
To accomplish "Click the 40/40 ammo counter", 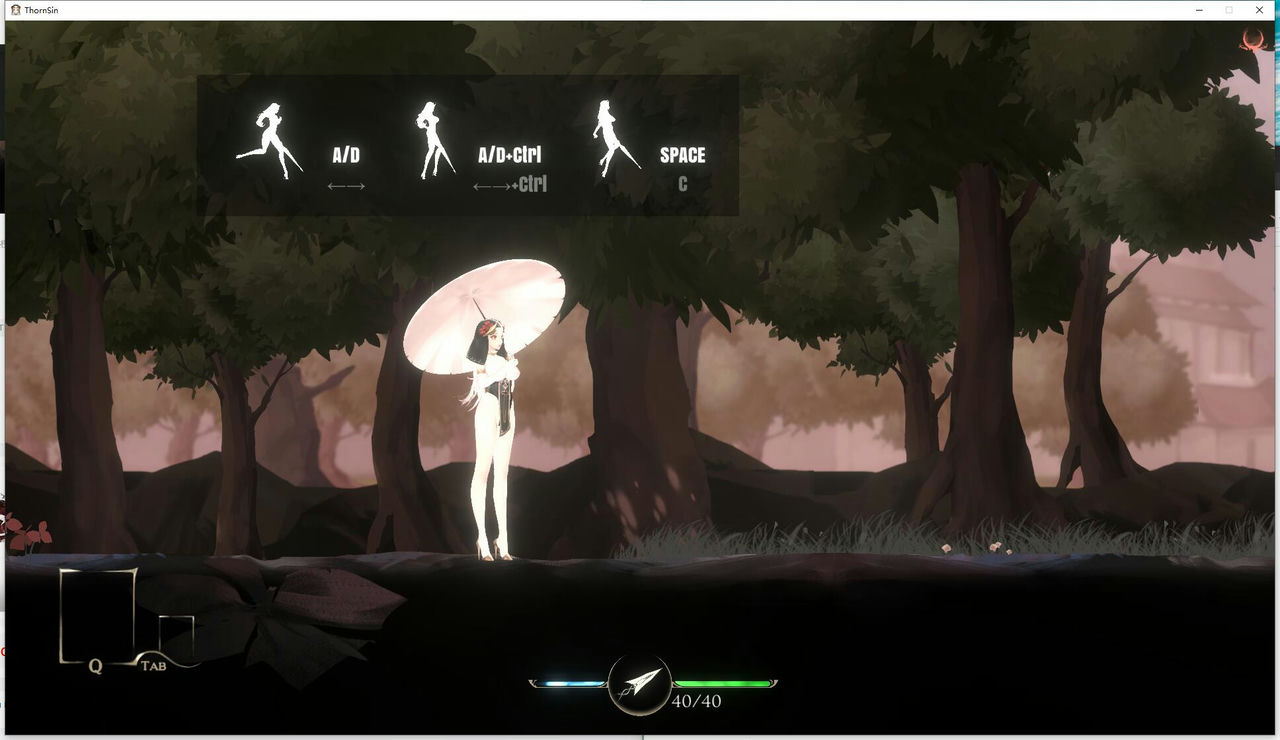I will coord(697,703).
